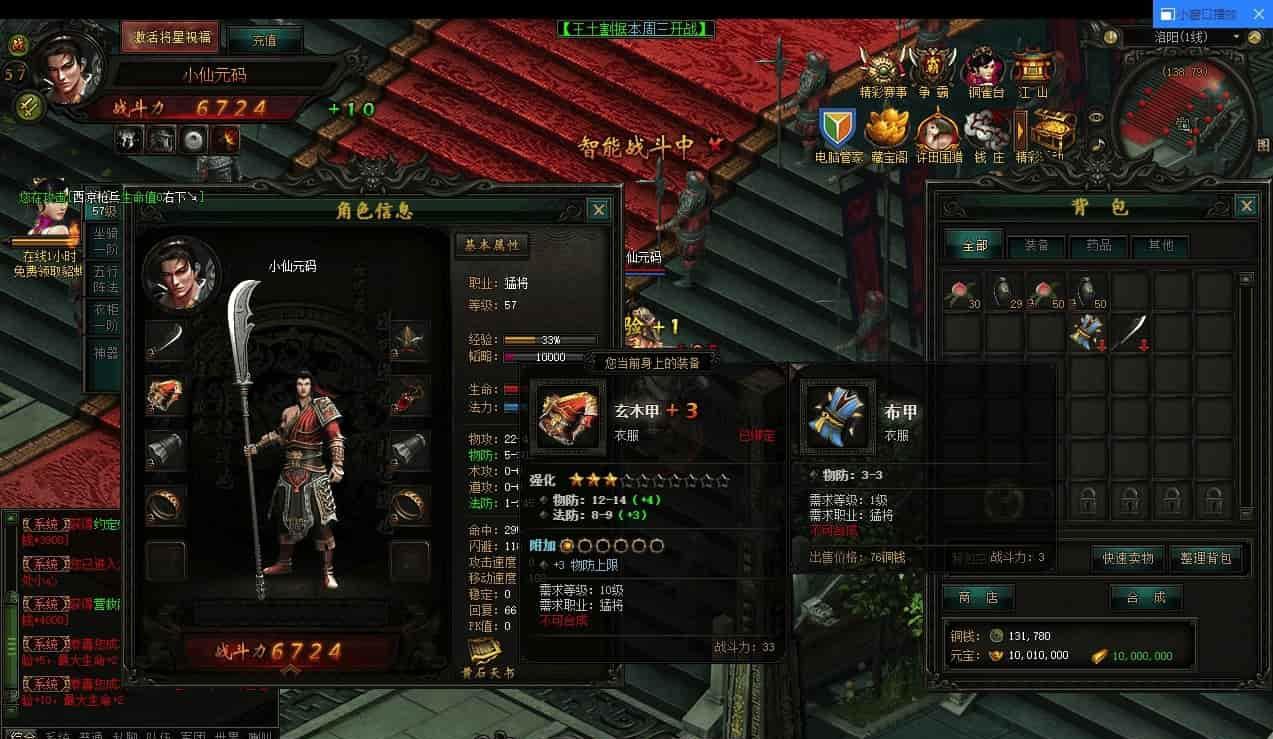Open the 其他 backpack tab
The height and width of the screenshot is (739, 1273).
click(x=1160, y=245)
